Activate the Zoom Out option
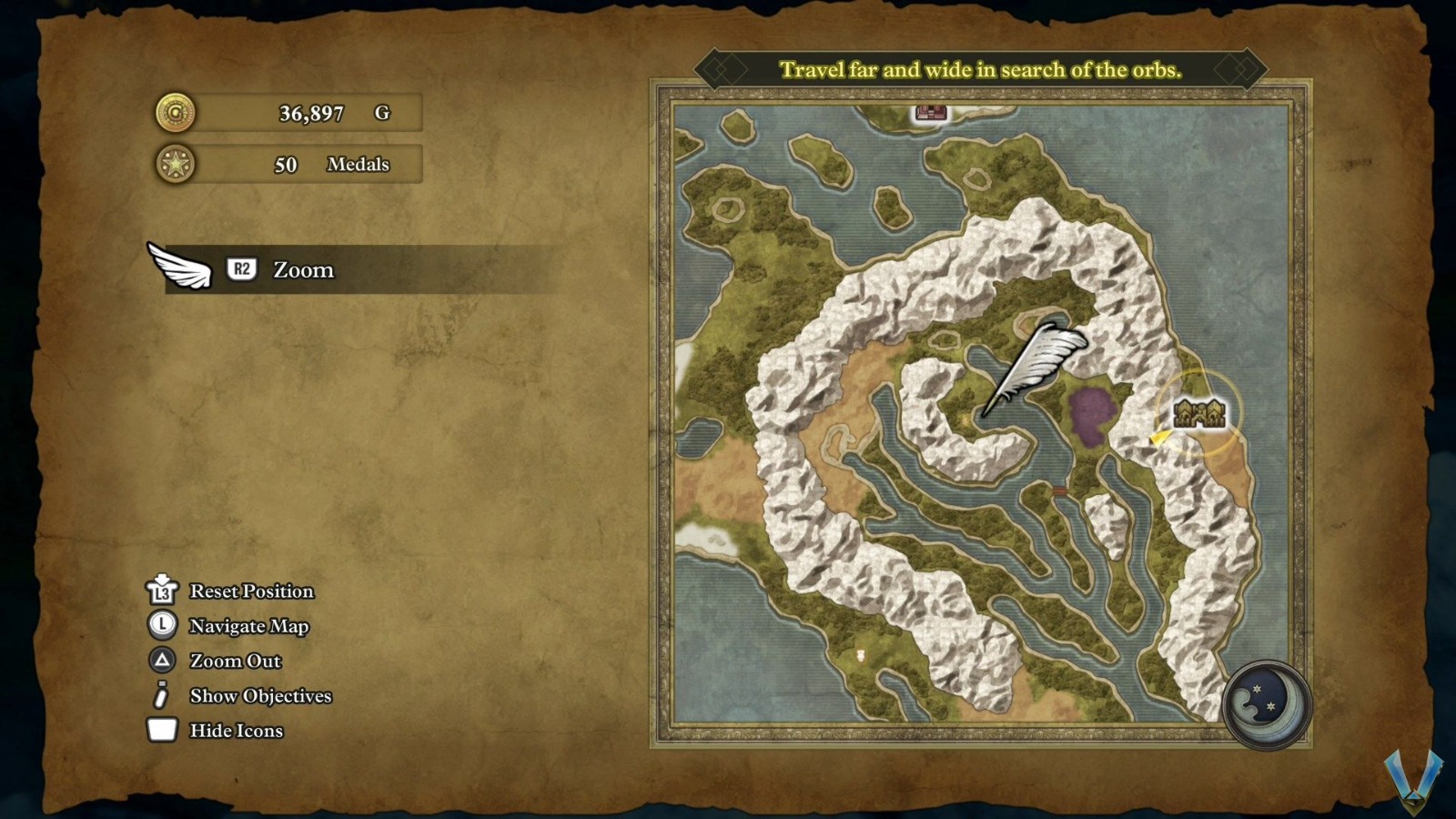Image resolution: width=1456 pixels, height=819 pixels. pos(235,661)
